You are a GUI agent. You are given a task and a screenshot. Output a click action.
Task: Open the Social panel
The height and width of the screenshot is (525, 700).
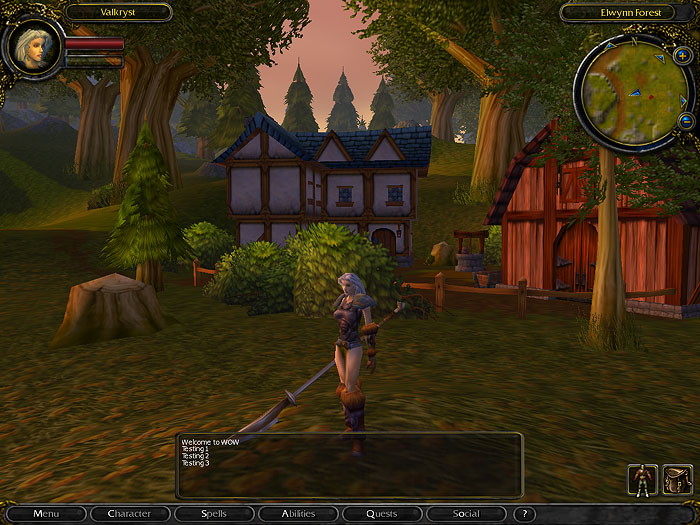pos(465,514)
